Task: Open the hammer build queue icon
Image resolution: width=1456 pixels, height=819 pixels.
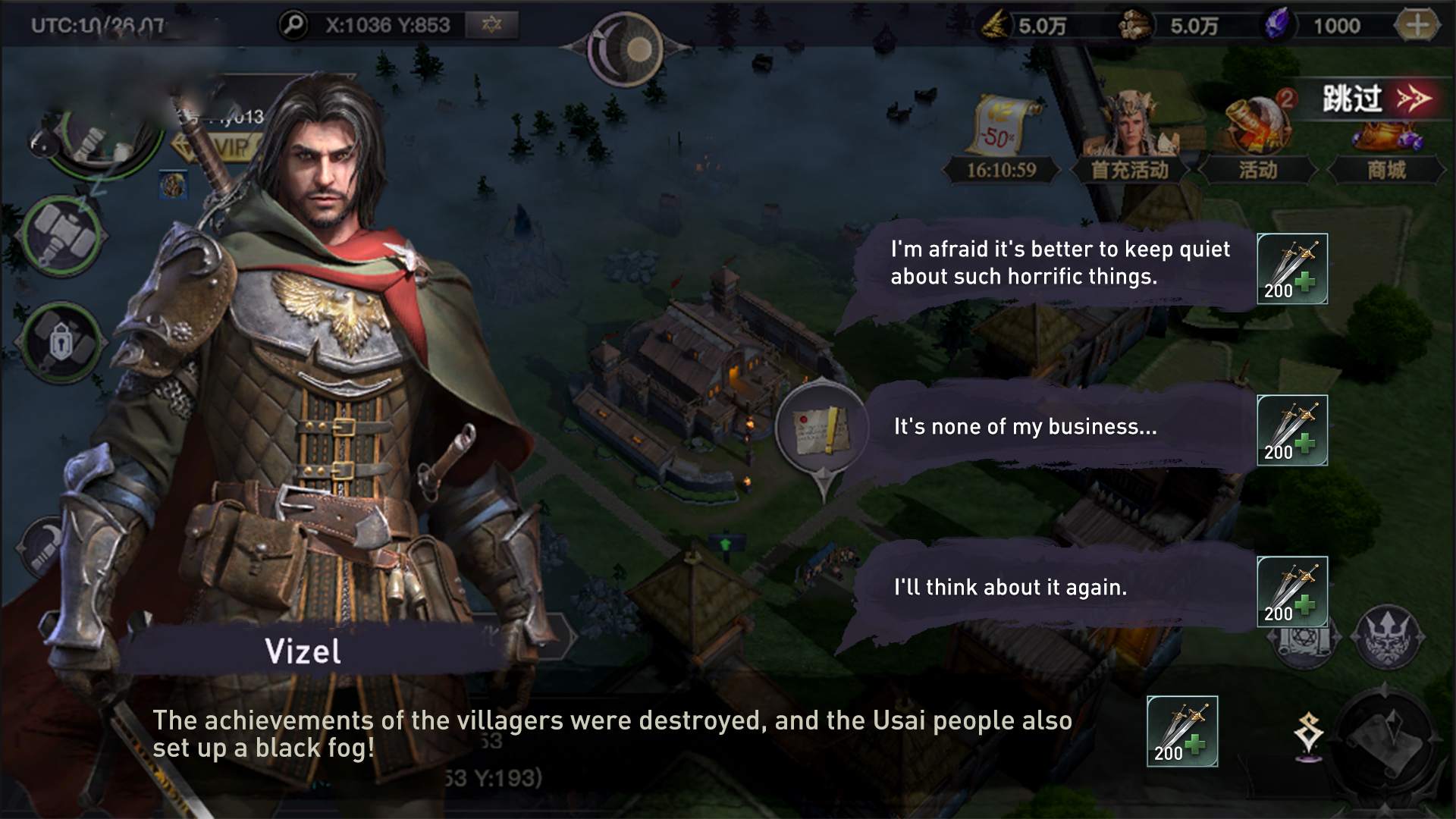Action: 64,235
